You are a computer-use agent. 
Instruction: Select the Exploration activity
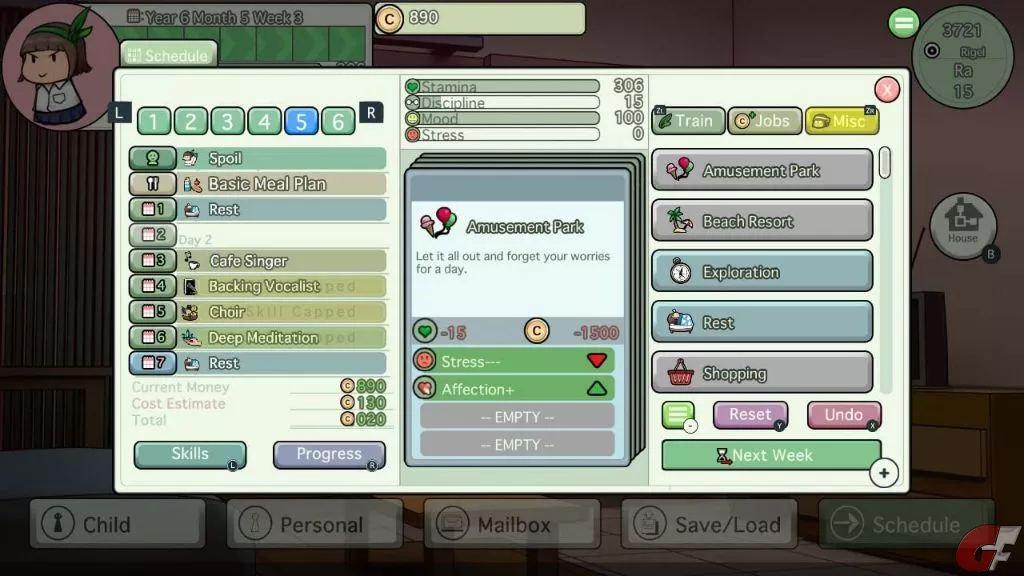point(762,272)
